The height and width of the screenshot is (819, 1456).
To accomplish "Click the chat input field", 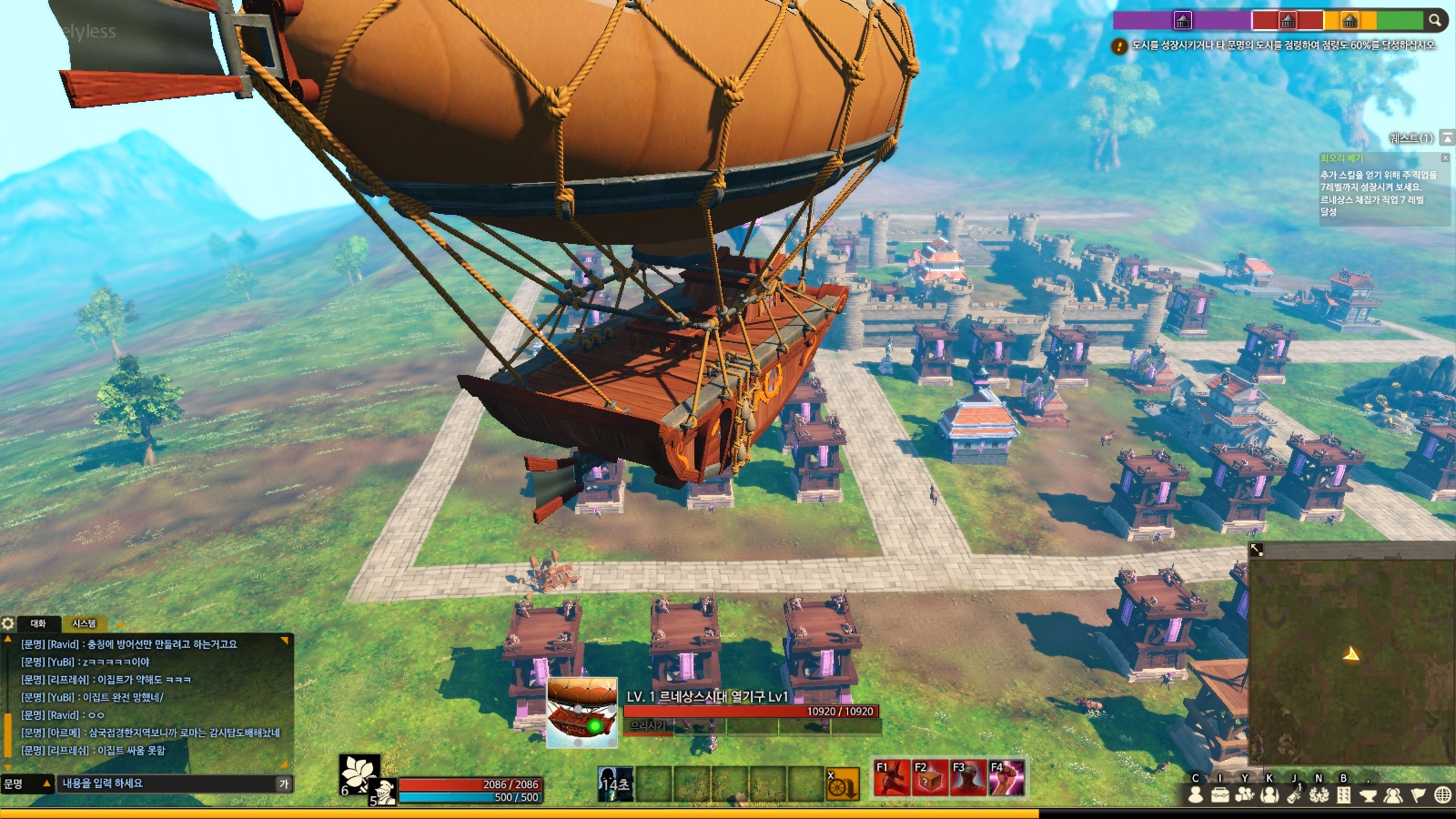I will pyautogui.click(x=168, y=784).
